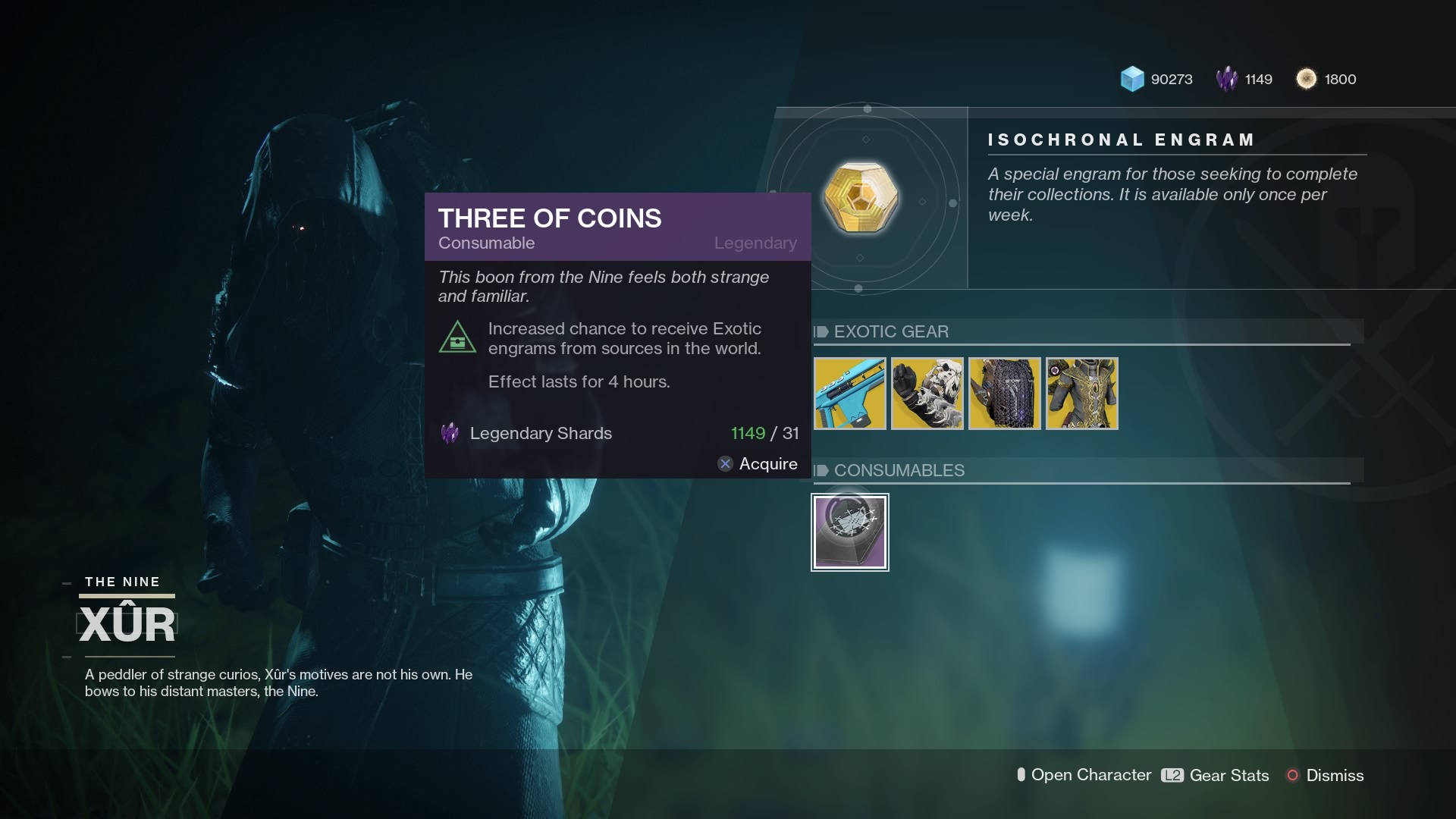Viewport: 1456px width, 819px height.
Task: Click the Legendary Shards icon in Three of Coins cost
Action: [x=449, y=433]
